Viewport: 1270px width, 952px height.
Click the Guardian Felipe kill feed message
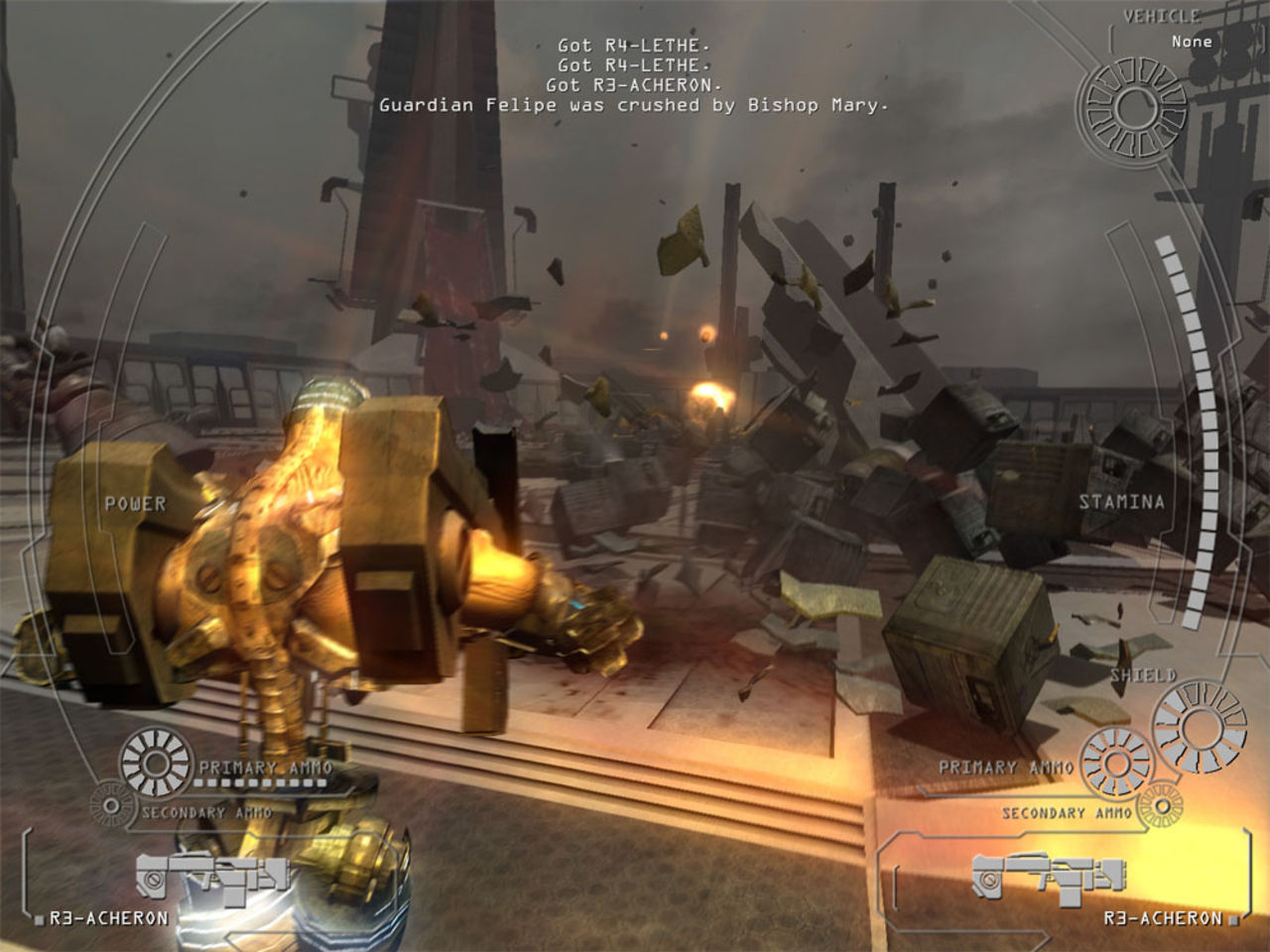click(633, 106)
